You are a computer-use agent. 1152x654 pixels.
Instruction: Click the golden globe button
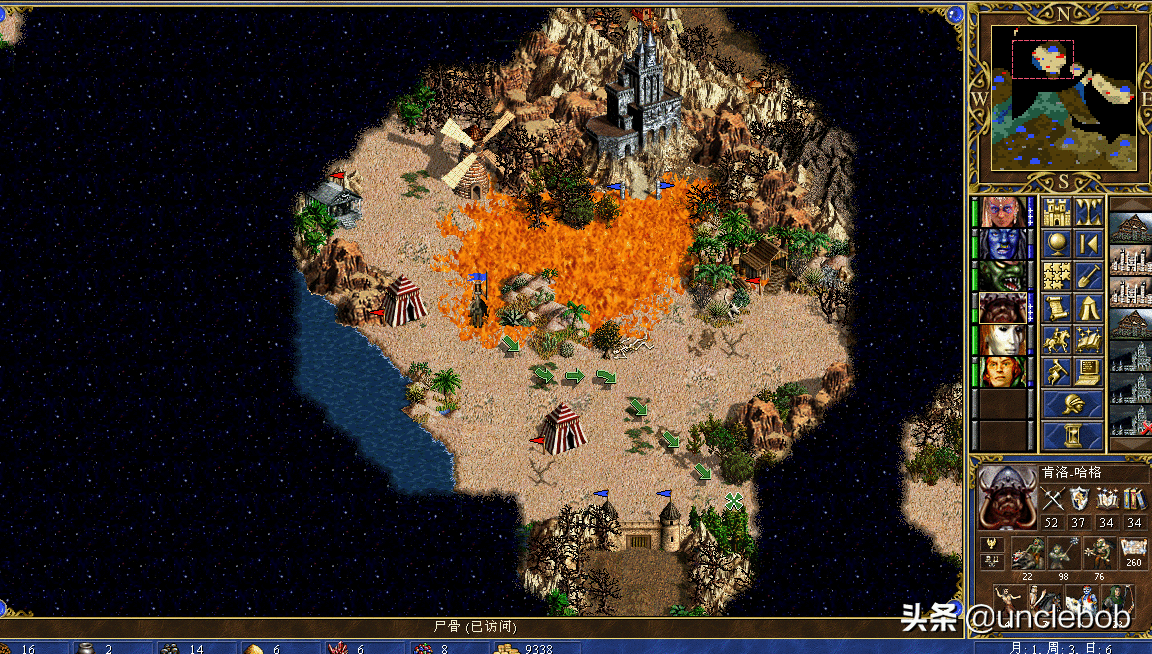(1056, 244)
